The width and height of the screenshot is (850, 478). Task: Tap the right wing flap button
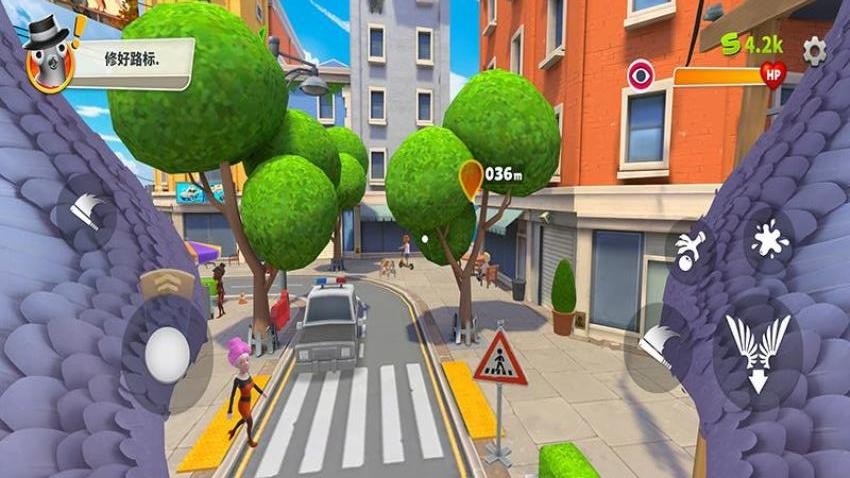[657, 344]
